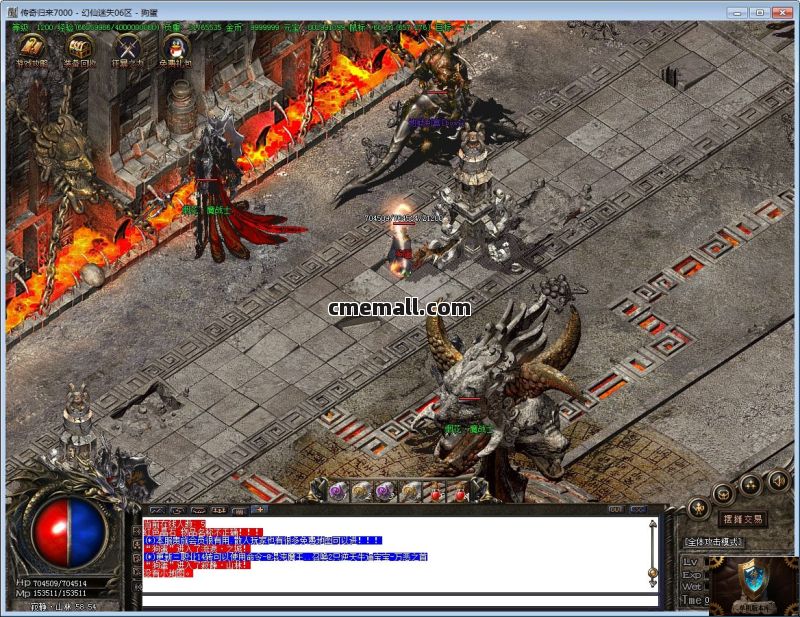Open the 装备回收 treasure chest icon

[x=79, y=46]
